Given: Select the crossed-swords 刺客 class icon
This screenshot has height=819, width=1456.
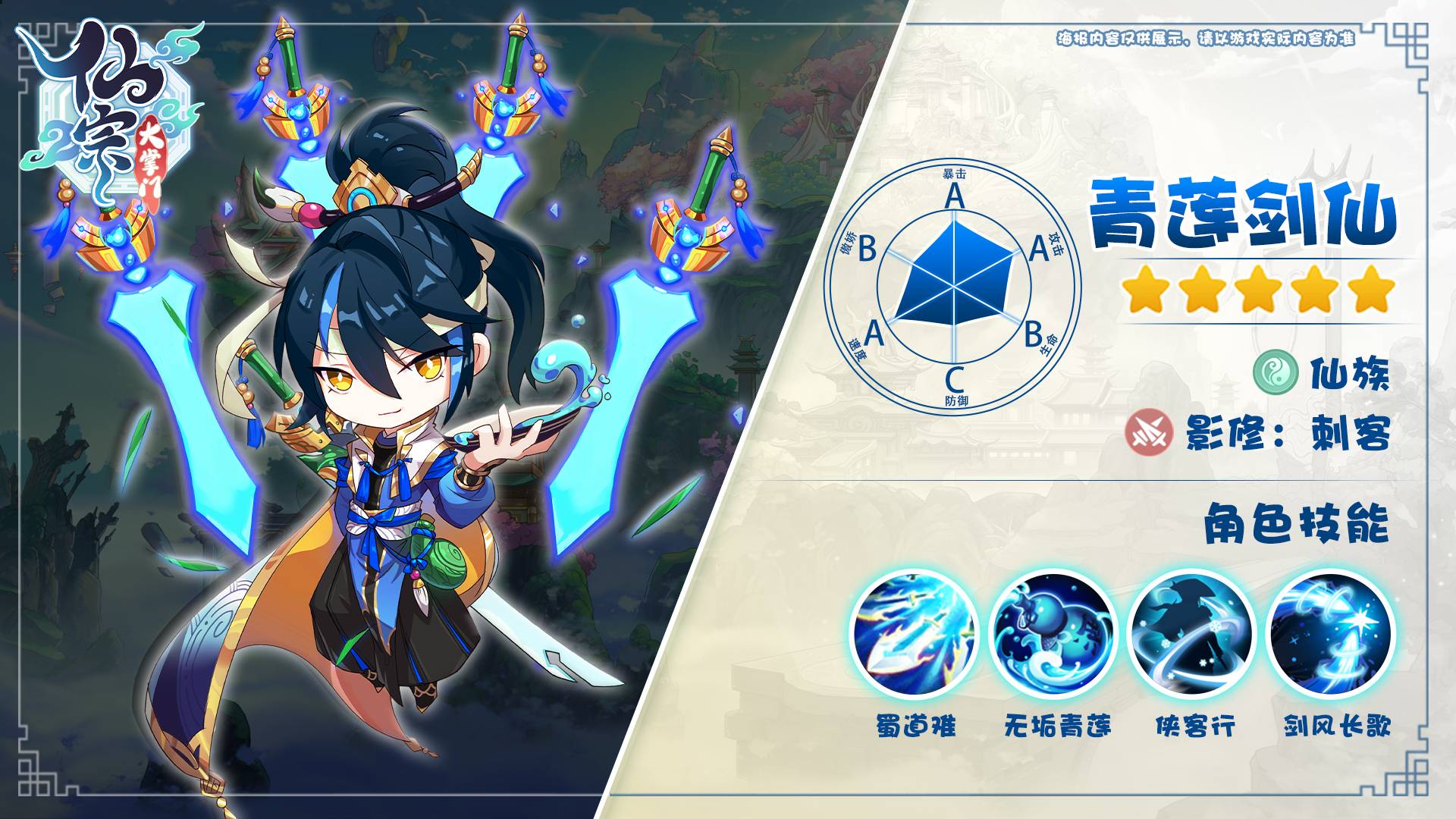Looking at the screenshot, I should pos(1150,433).
